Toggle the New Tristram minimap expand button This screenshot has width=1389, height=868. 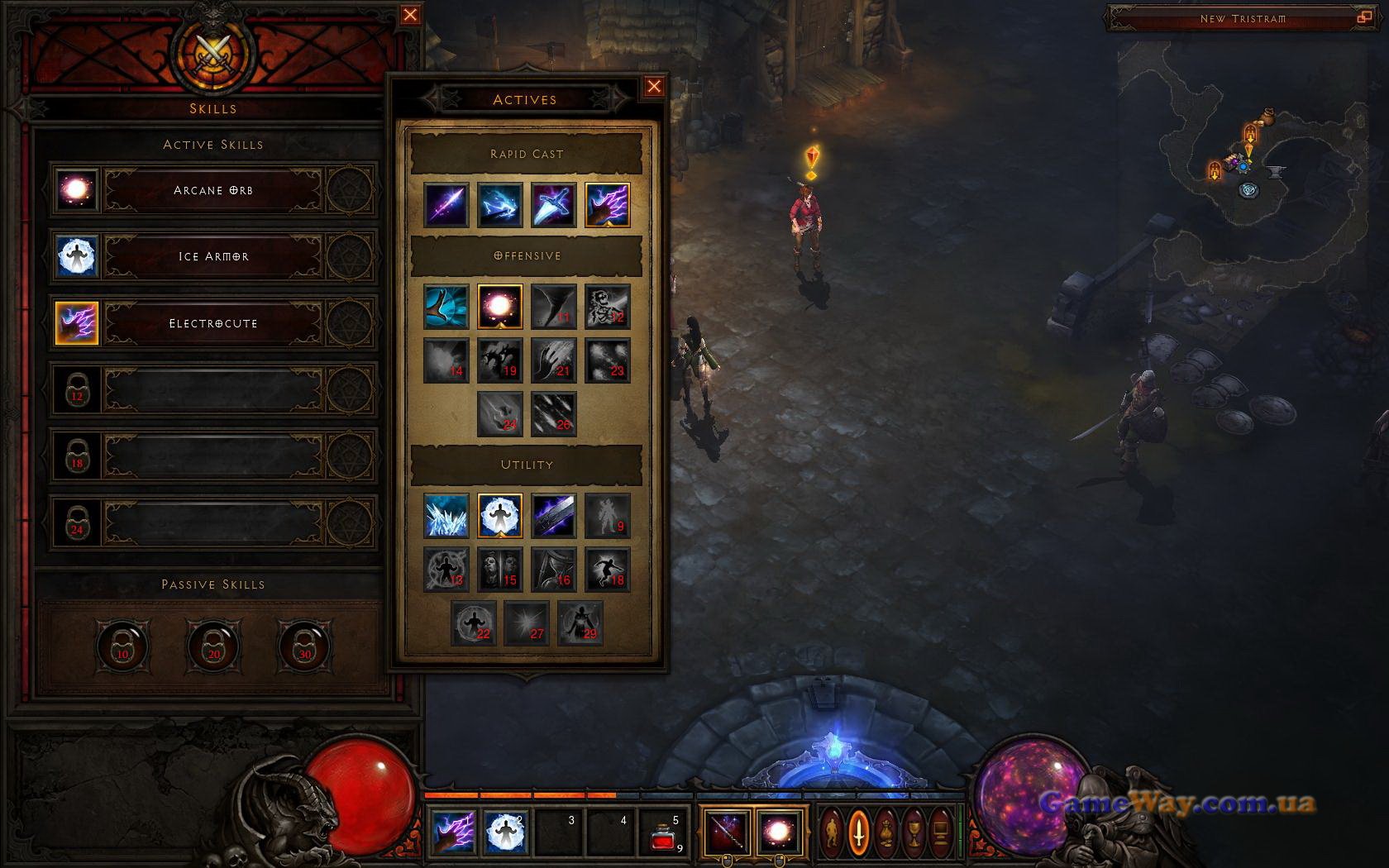tap(1363, 17)
